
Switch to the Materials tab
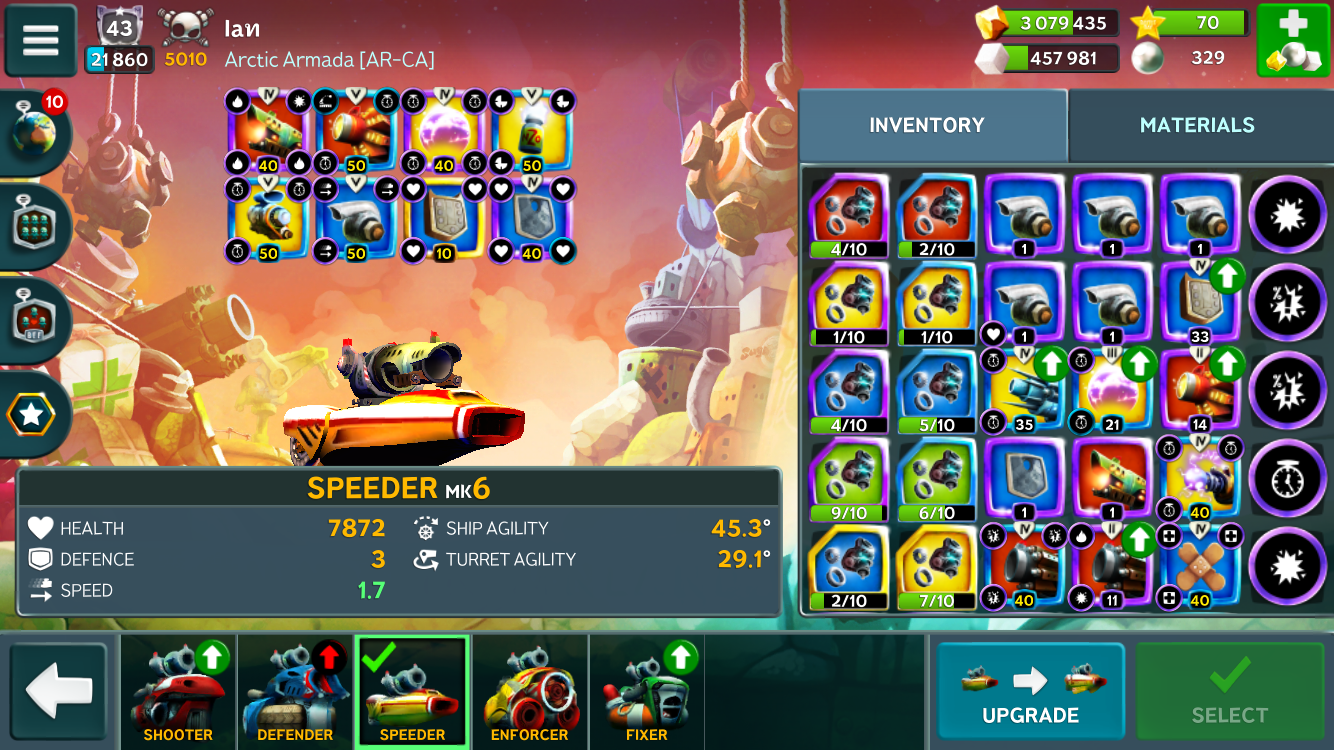point(1197,125)
